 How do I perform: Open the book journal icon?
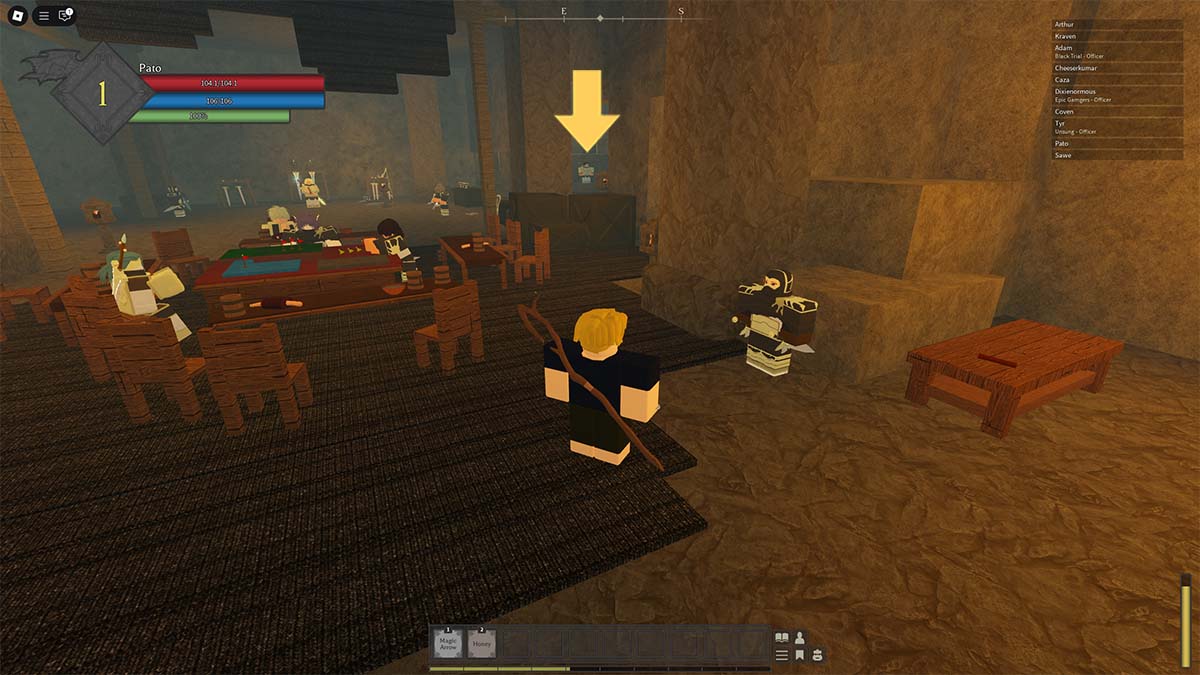[x=782, y=637]
